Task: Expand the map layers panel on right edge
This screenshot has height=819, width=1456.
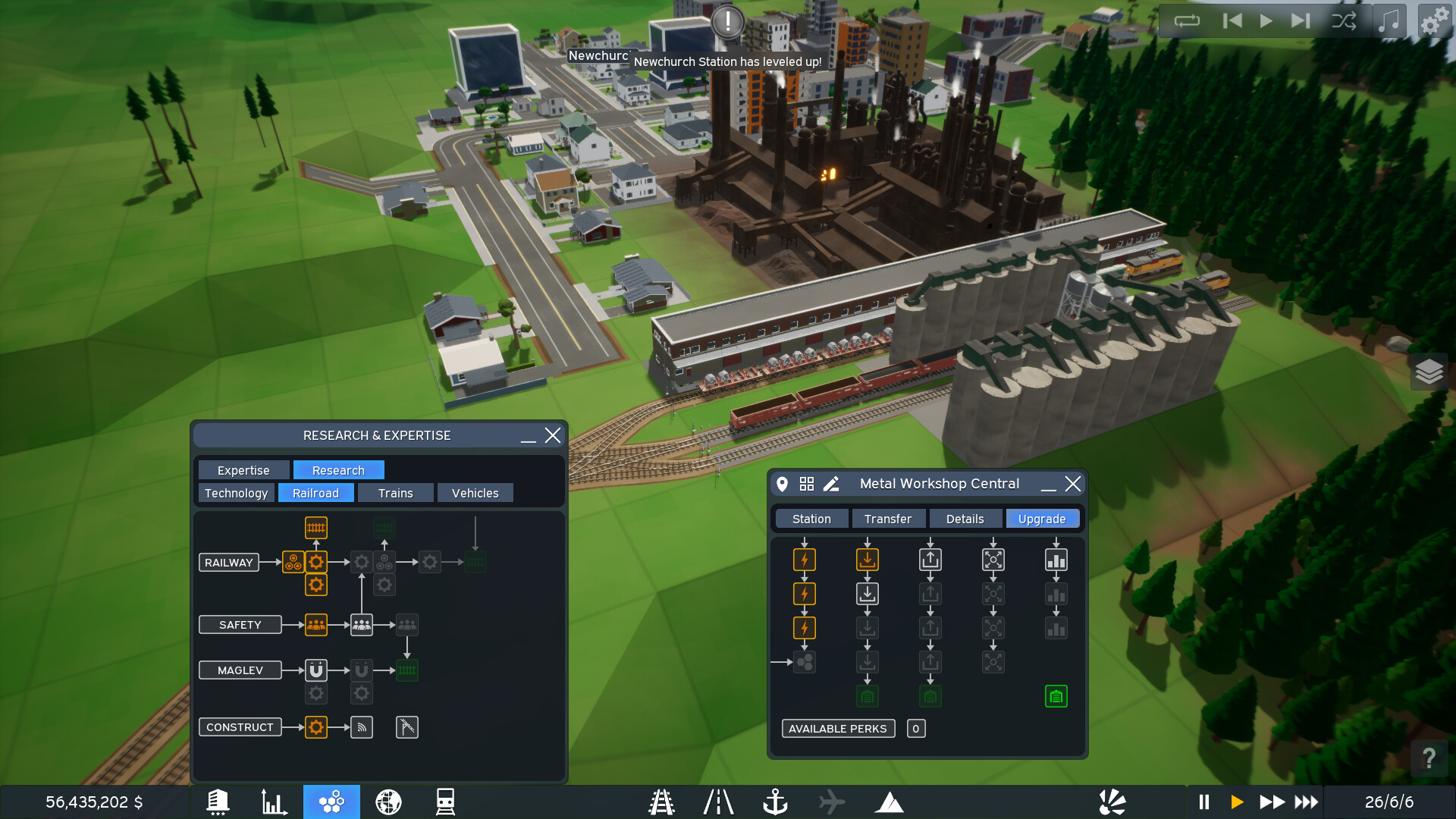Action: click(x=1429, y=372)
